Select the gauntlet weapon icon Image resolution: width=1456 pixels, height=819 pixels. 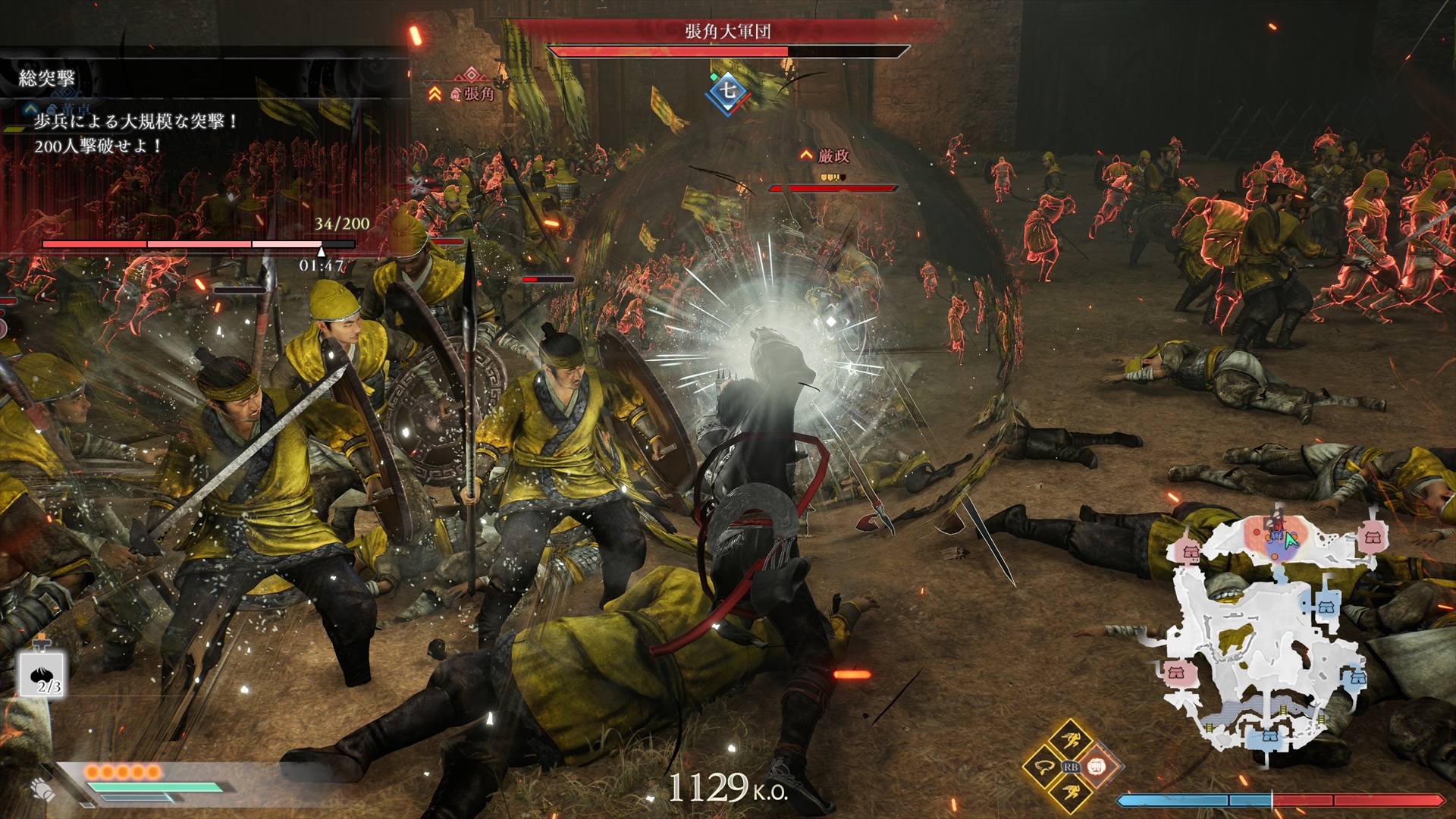43,789
